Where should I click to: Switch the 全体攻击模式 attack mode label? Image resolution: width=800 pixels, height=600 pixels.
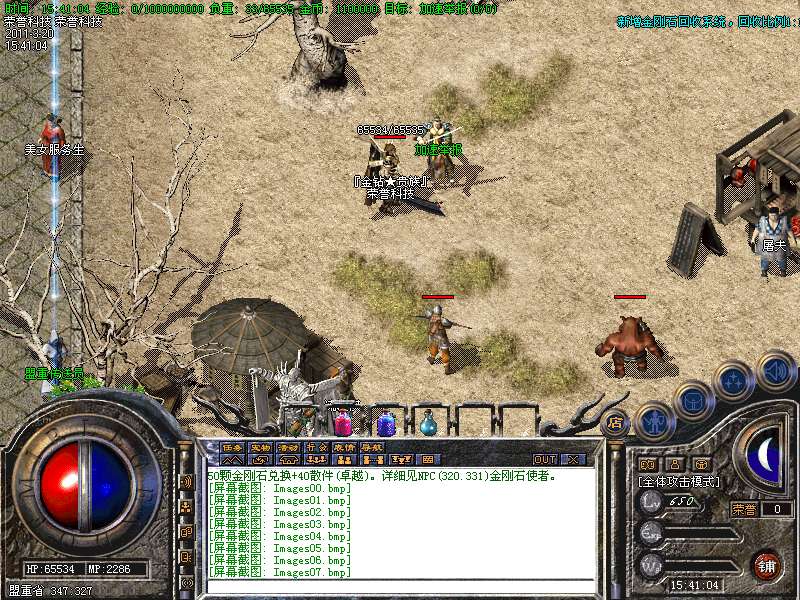tap(679, 482)
